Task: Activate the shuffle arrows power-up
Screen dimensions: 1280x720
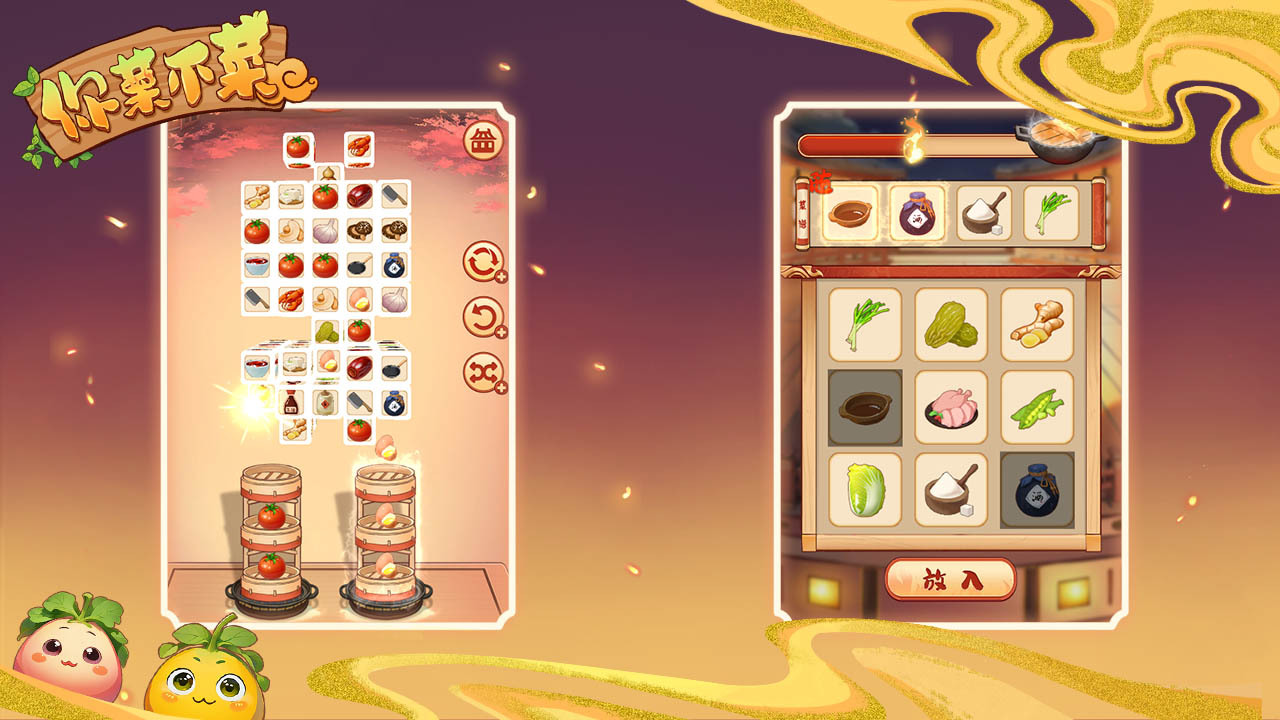Action: click(x=483, y=372)
